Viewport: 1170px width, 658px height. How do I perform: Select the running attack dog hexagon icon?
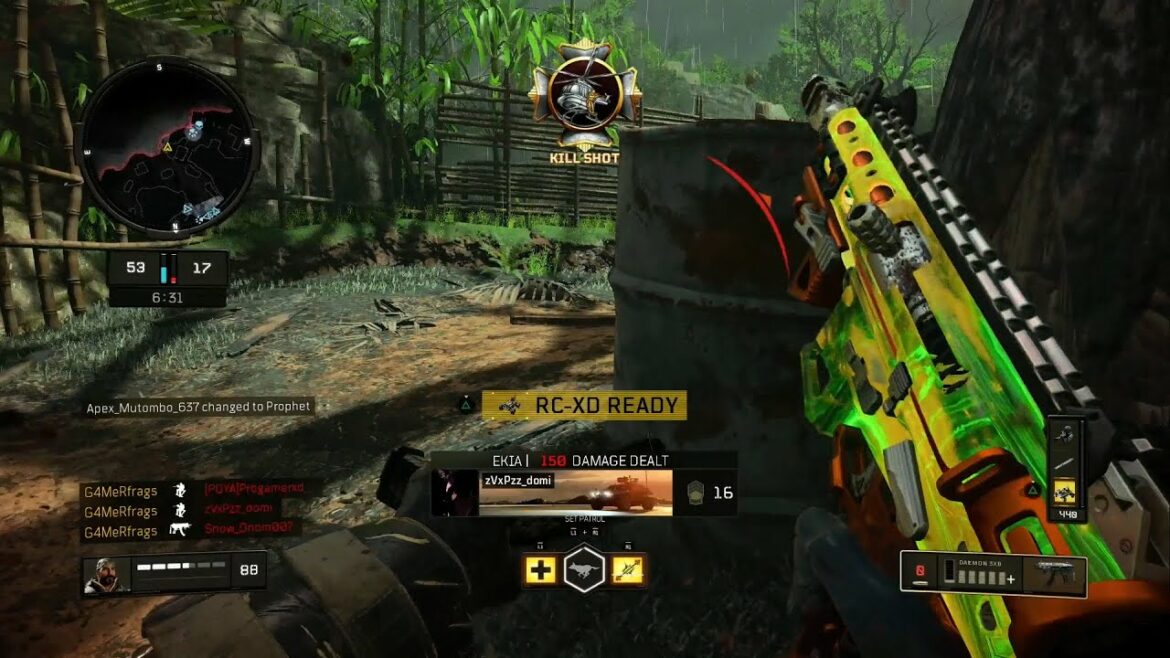coord(584,570)
